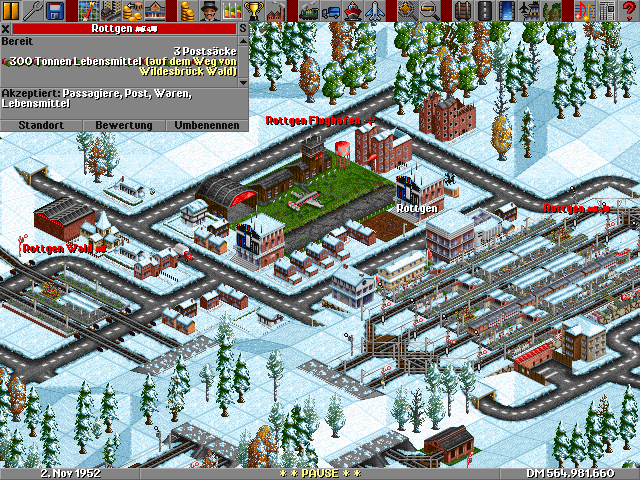This screenshot has width=640, height=480.
Task: Show the aircraft list via the plane icon
Action: [x=373, y=11]
